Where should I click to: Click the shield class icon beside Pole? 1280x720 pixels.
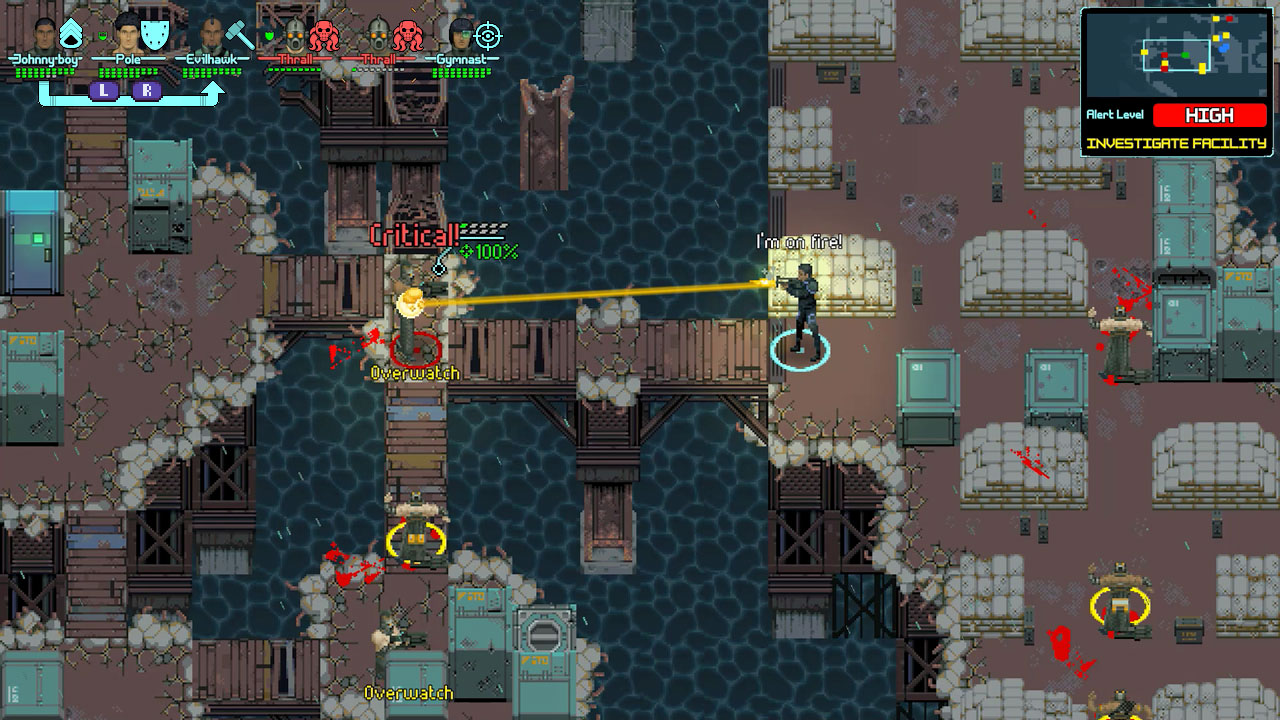tap(154, 33)
